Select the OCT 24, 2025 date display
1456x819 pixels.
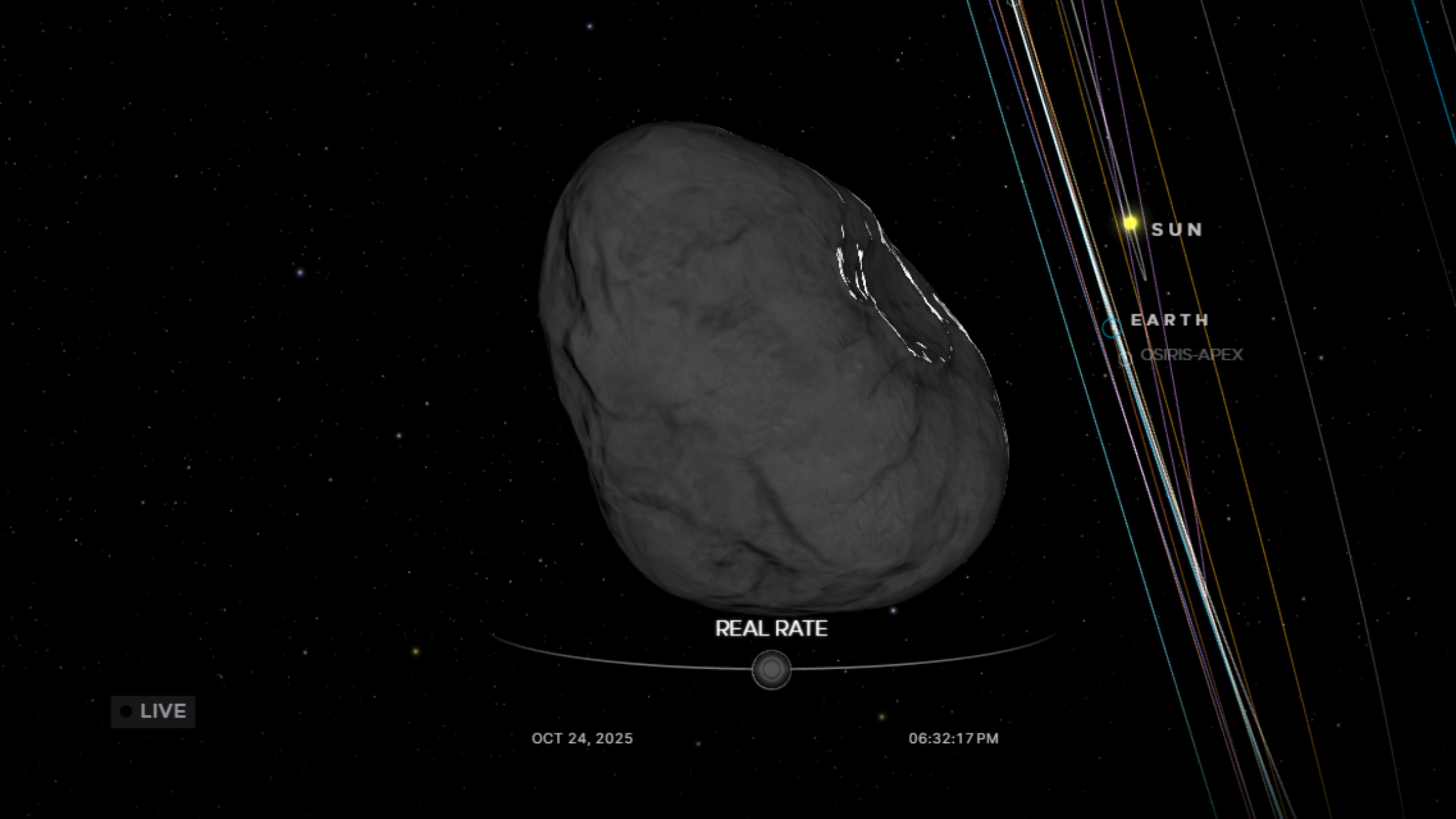pos(581,738)
